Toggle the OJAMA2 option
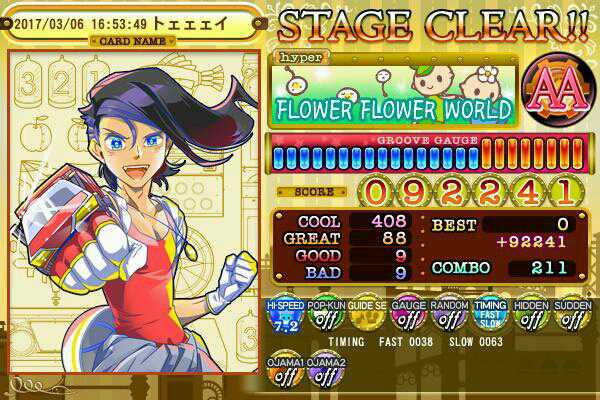 click(325, 371)
